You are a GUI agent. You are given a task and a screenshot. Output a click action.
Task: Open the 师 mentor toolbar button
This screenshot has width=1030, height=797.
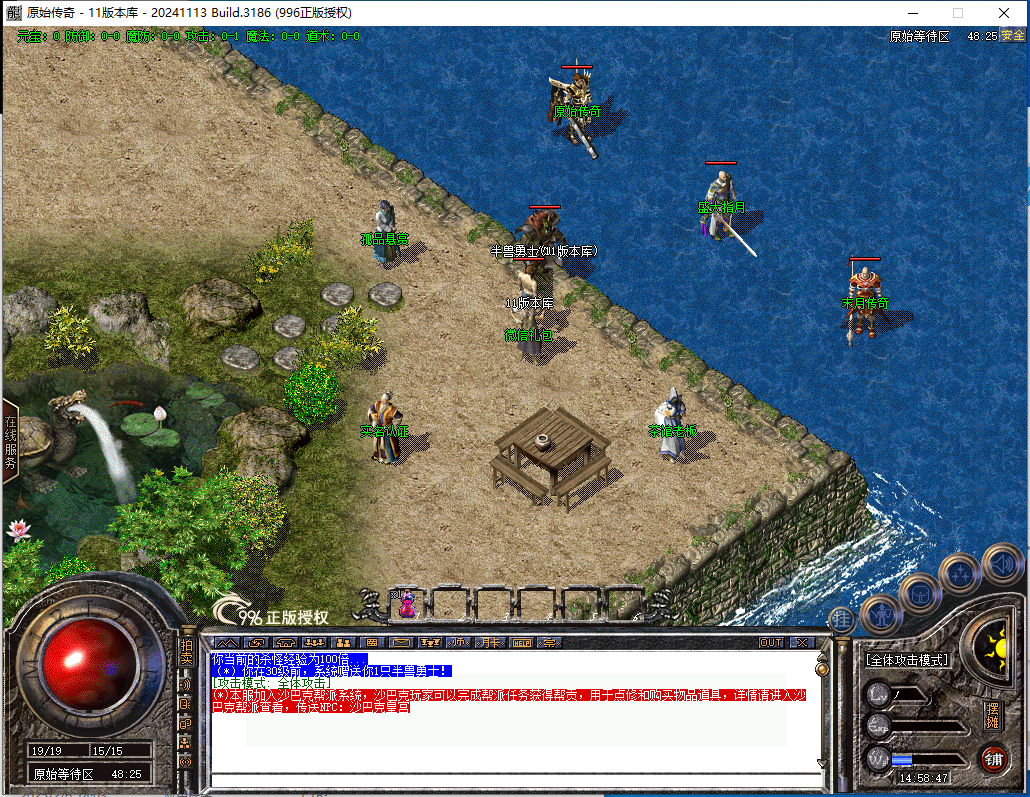click(x=461, y=642)
